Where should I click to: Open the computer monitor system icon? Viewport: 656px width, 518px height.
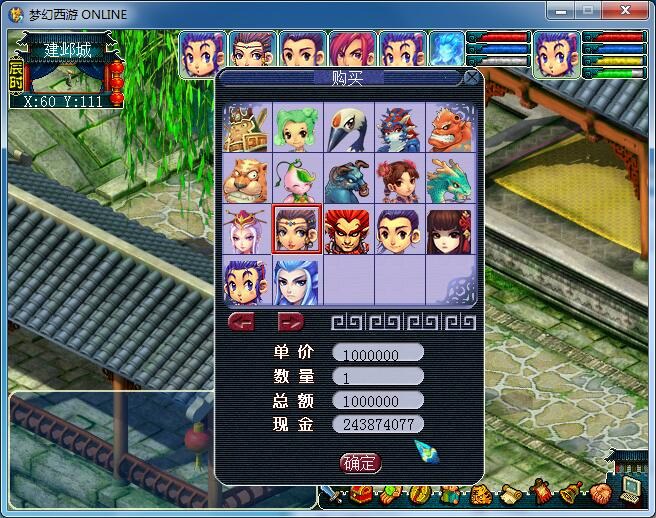[x=632, y=488]
